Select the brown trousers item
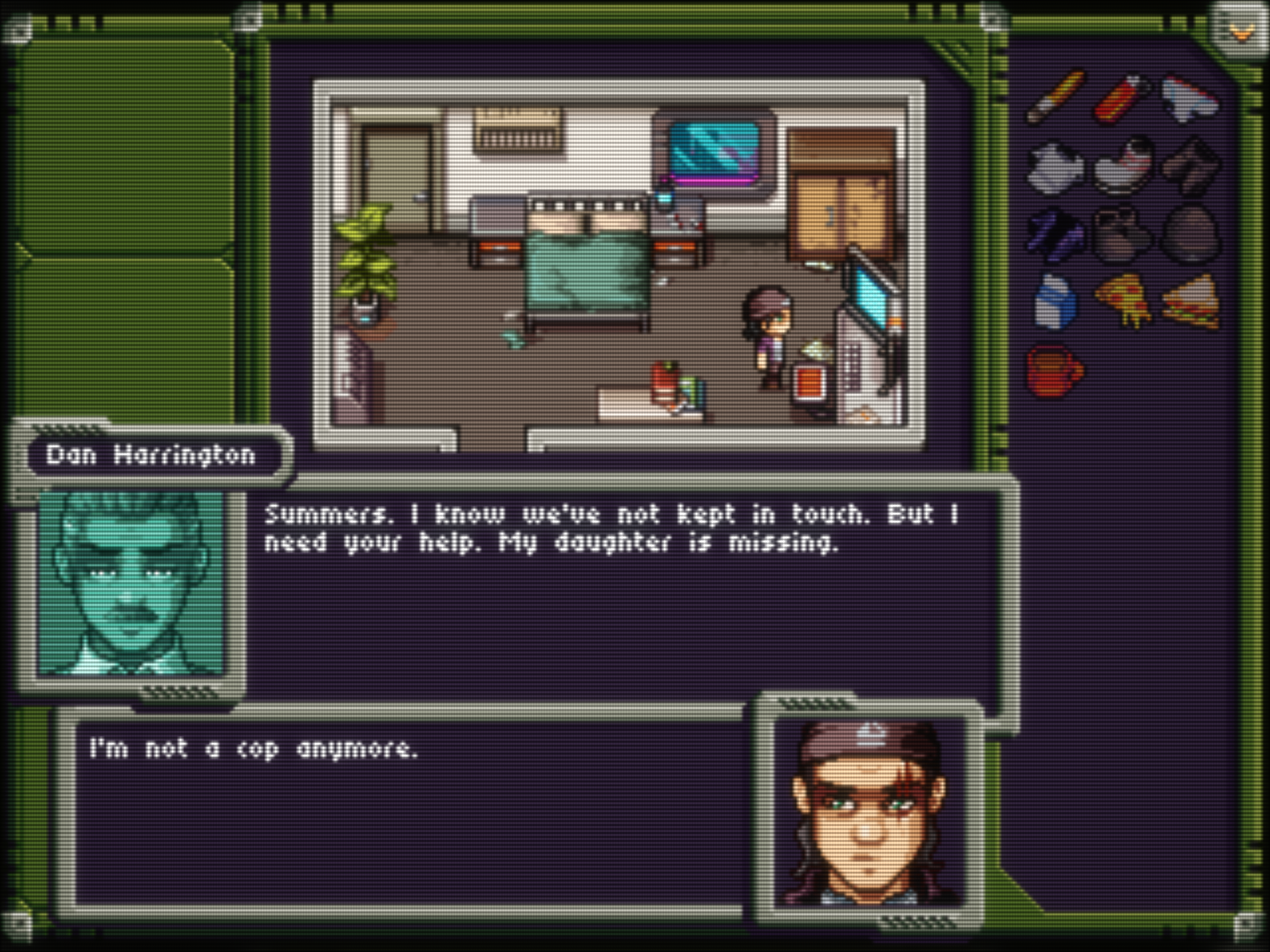This screenshot has height=952, width=1270. pyautogui.click(x=1191, y=167)
